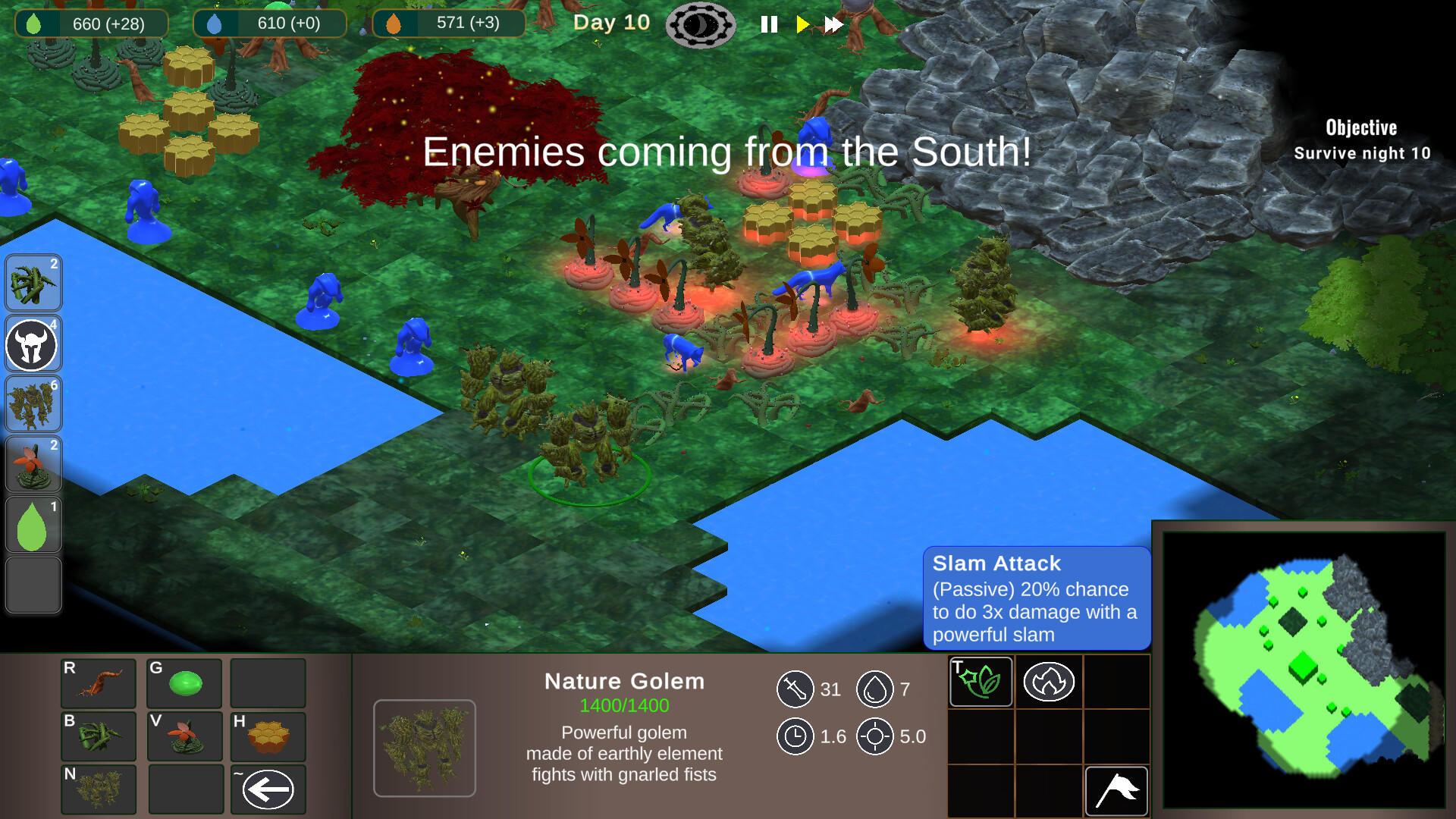Click the day/night cycle eye indicator
Image resolution: width=1456 pixels, height=819 pixels.
pyautogui.click(x=701, y=24)
